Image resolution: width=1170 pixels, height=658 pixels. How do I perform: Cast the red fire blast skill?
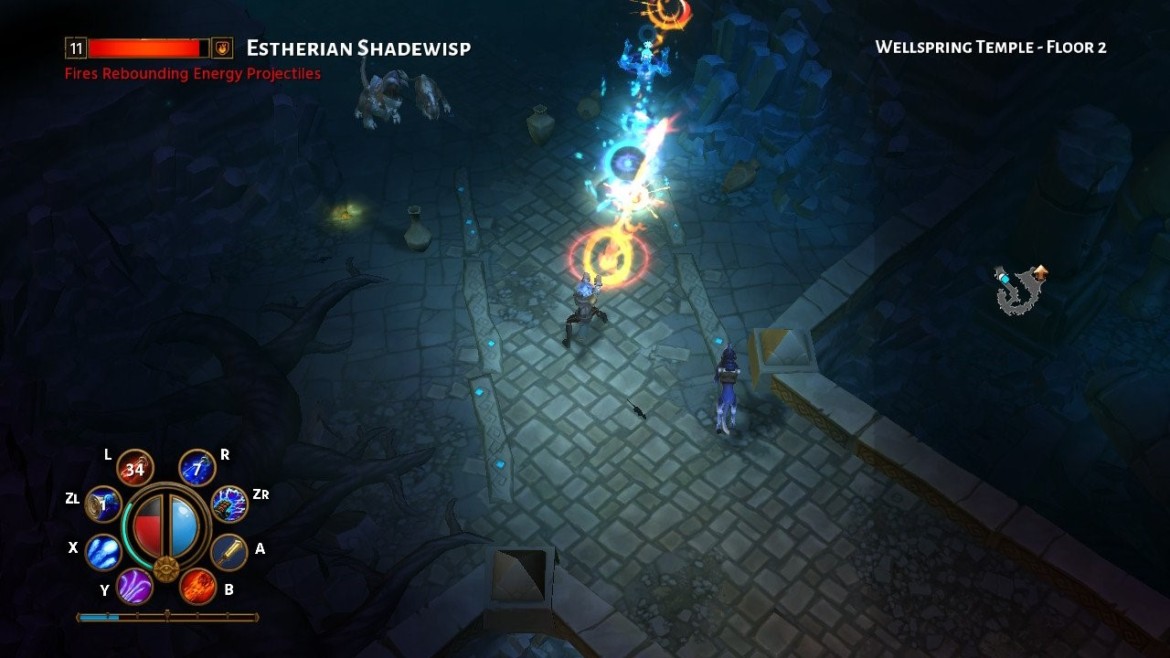point(198,585)
